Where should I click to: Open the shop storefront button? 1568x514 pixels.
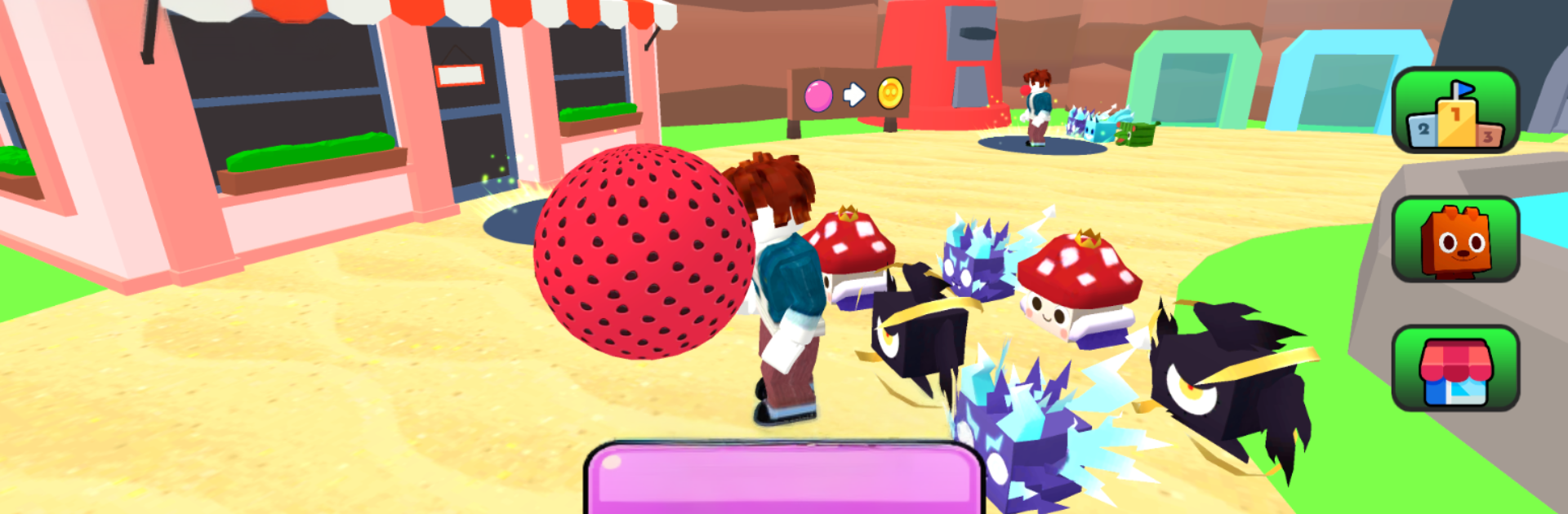pos(1454,369)
